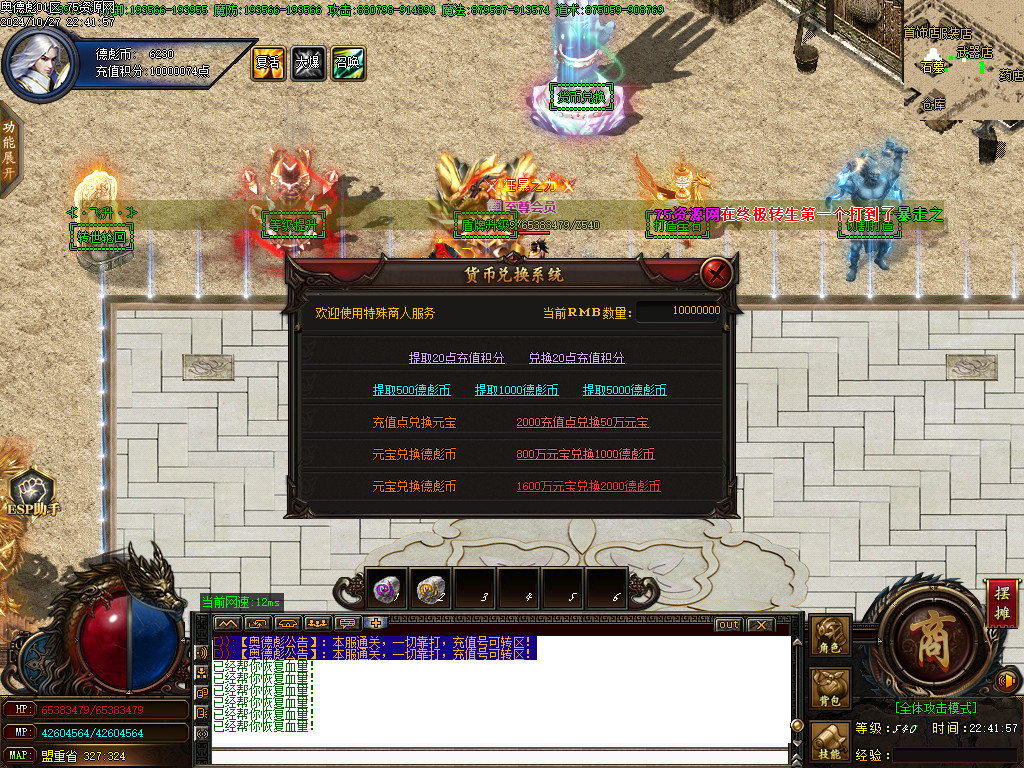Expand the 功能展开 side tab

coord(9,148)
